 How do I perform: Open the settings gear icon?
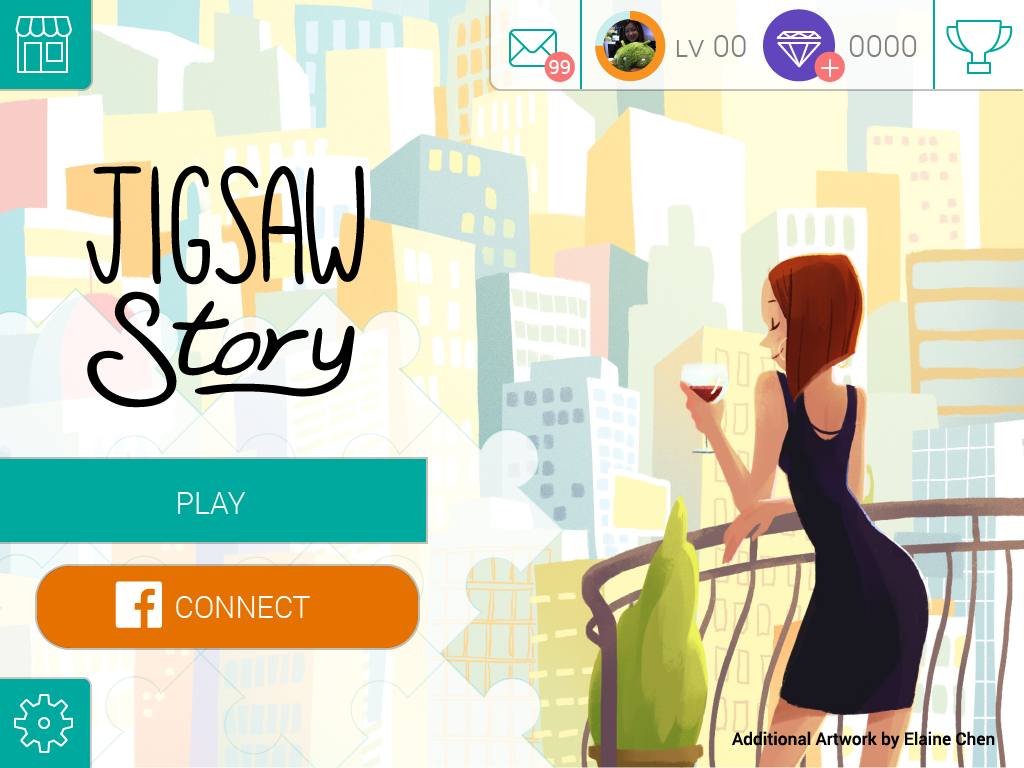point(42,722)
